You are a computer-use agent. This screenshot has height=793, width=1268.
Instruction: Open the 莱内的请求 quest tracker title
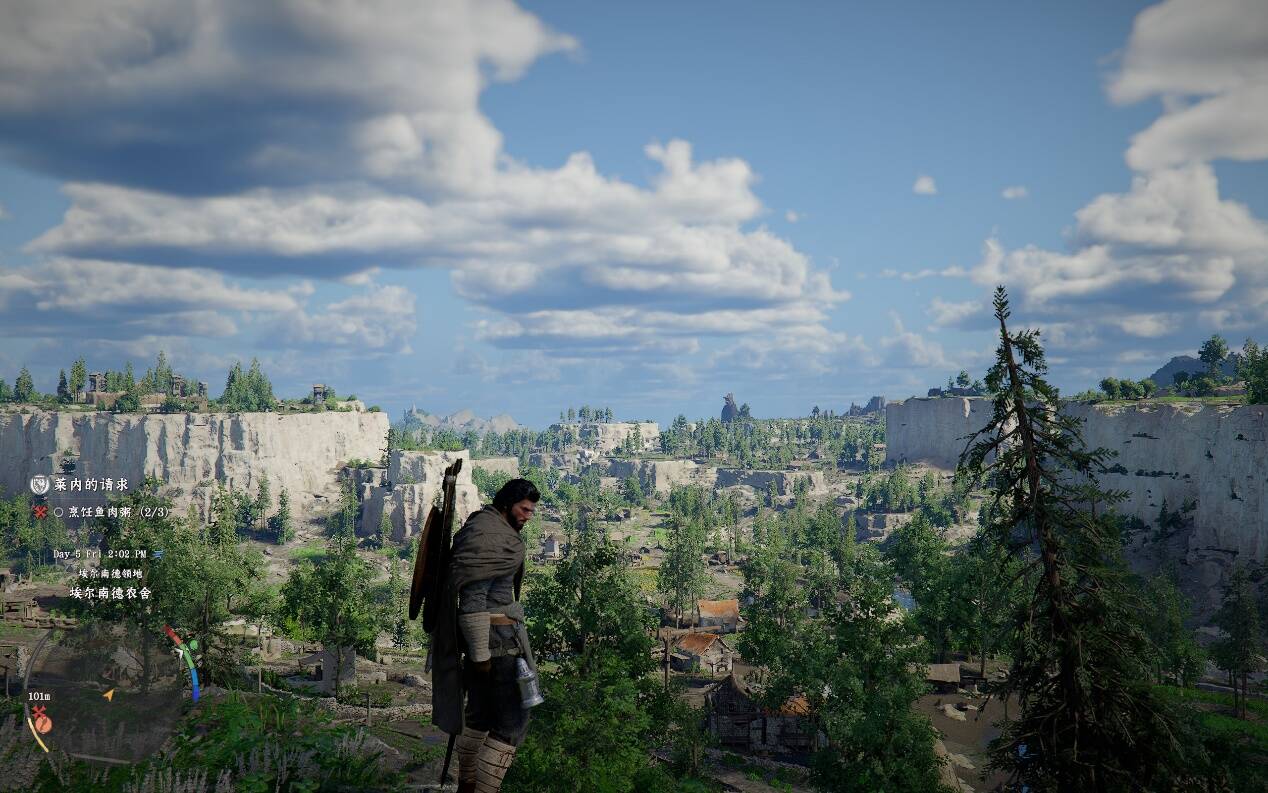[91, 485]
